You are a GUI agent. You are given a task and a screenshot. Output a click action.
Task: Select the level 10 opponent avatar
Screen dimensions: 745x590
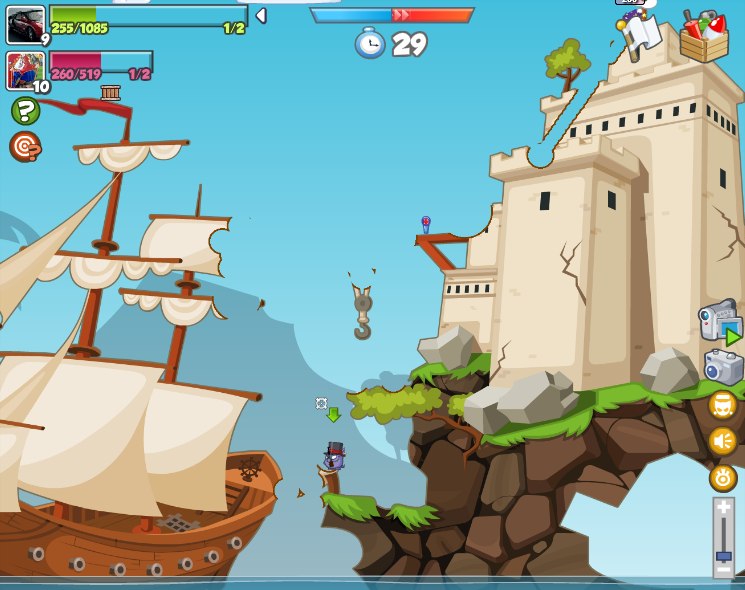[x=25, y=70]
